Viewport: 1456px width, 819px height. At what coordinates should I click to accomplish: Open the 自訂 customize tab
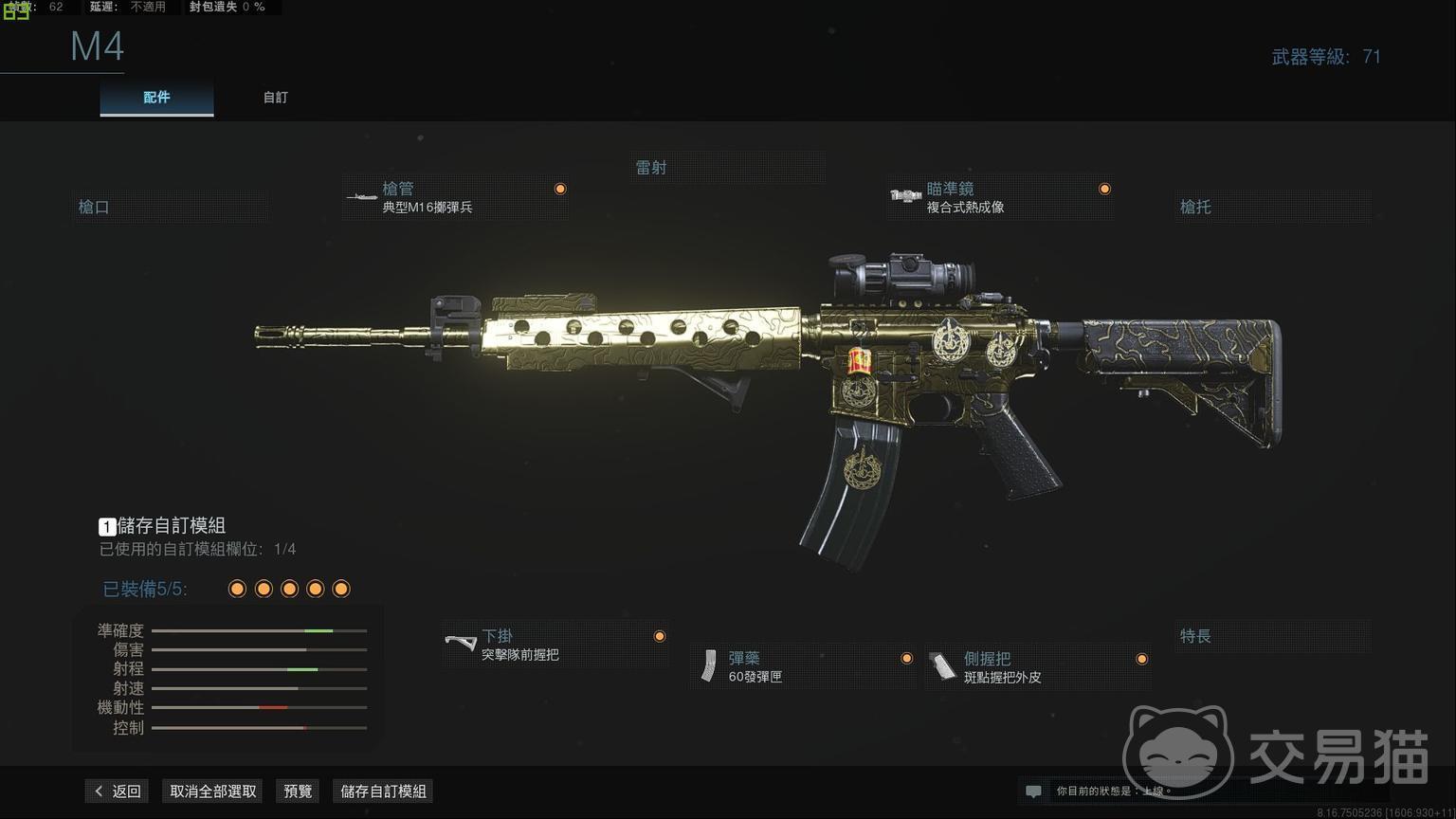(275, 98)
